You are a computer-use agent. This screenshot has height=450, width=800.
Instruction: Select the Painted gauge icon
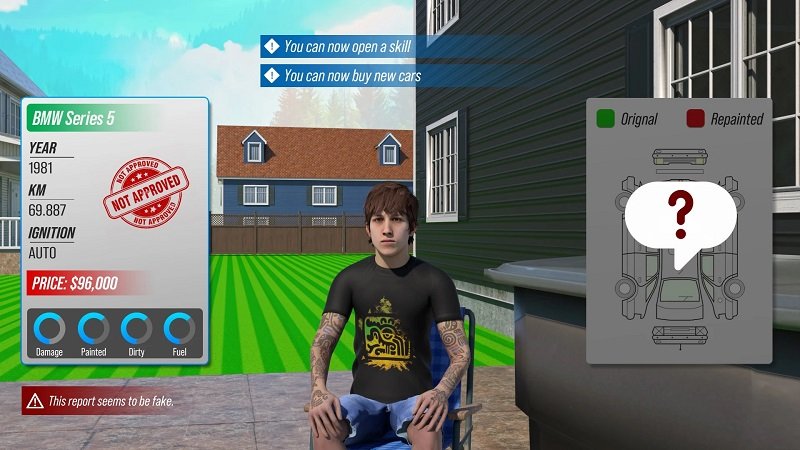[93, 329]
